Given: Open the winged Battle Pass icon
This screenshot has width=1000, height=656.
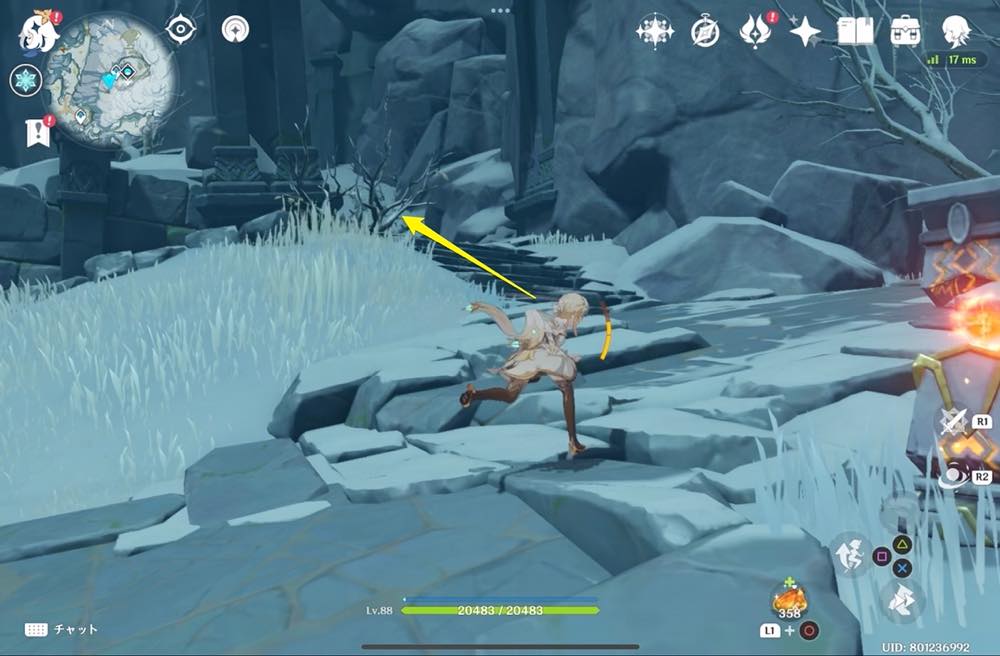Looking at the screenshot, I should pyautogui.click(x=755, y=31).
